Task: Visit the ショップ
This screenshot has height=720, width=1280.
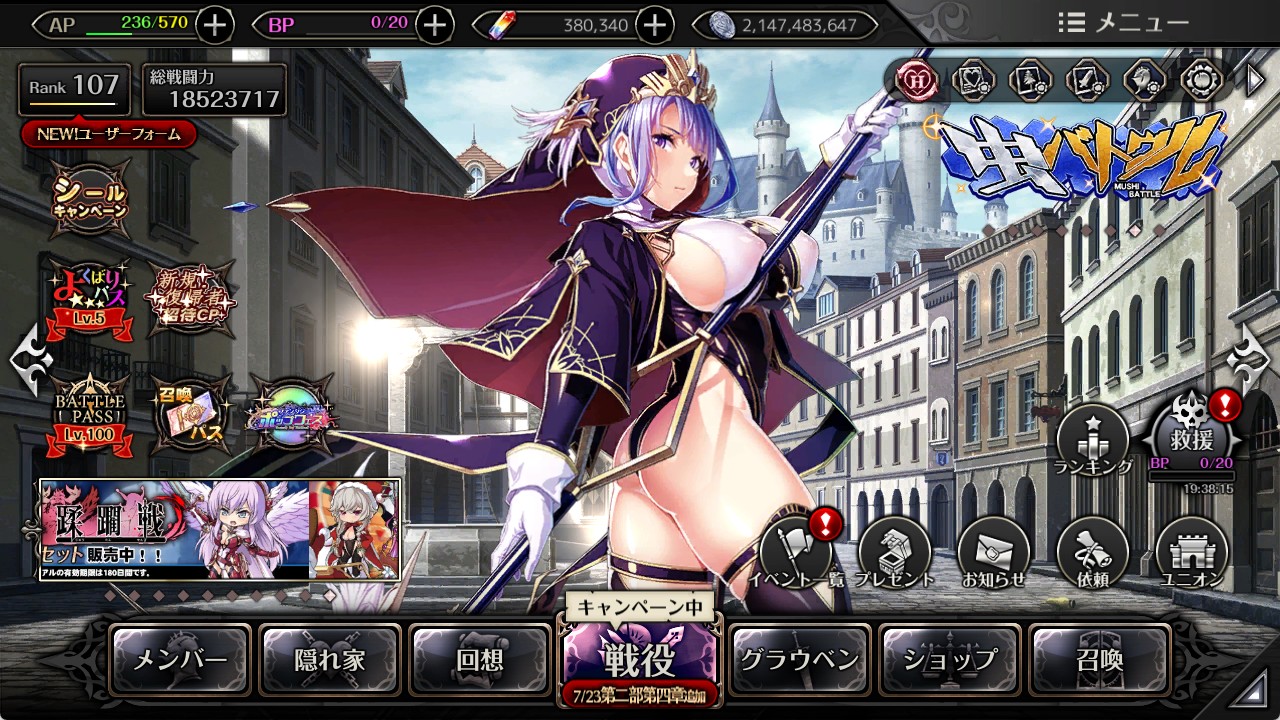Action: pyautogui.click(x=950, y=660)
